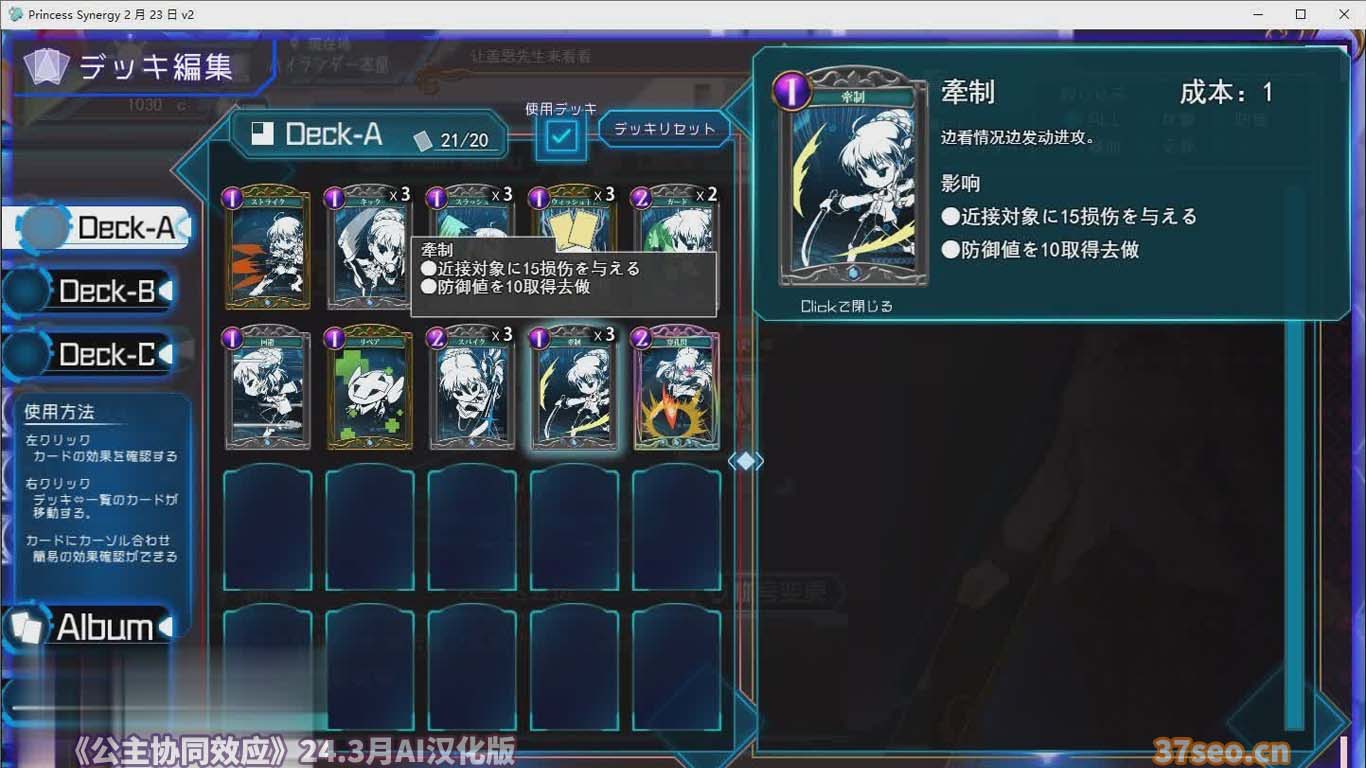Click the diamond expander beside the deck panel

coord(748,459)
